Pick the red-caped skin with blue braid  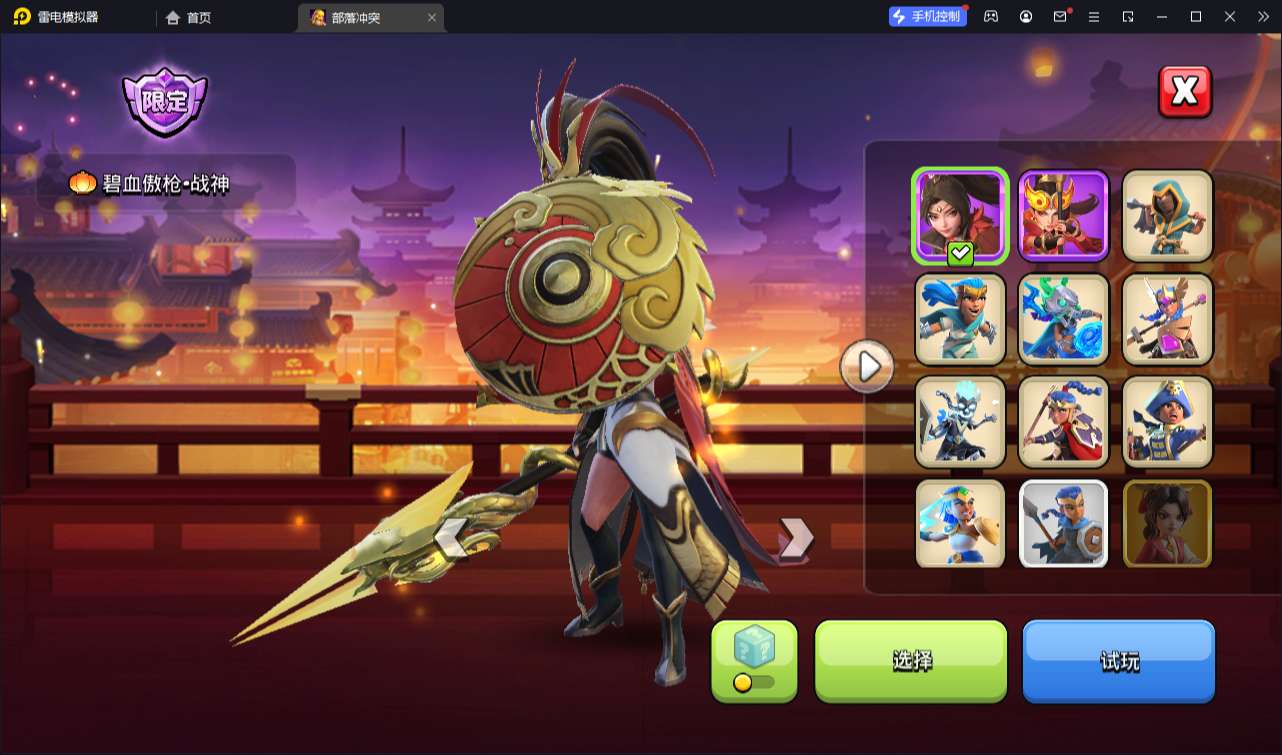click(1063, 421)
